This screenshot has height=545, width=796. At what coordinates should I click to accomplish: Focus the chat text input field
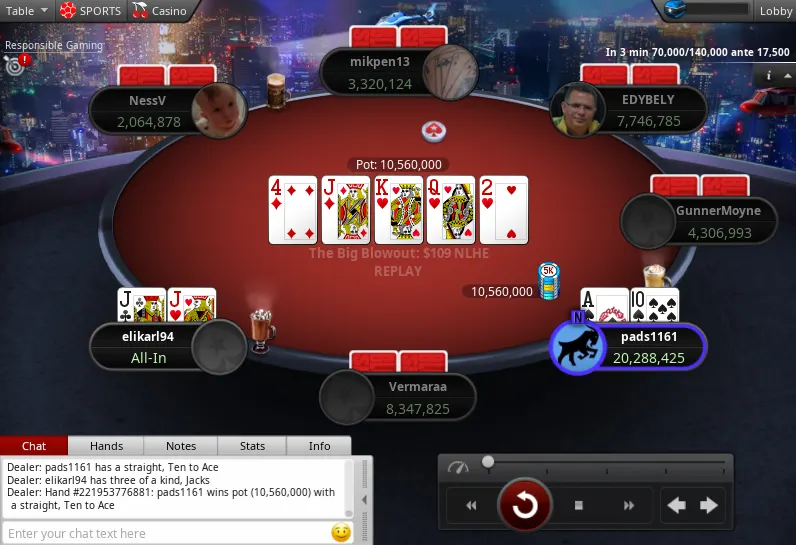coord(165,534)
